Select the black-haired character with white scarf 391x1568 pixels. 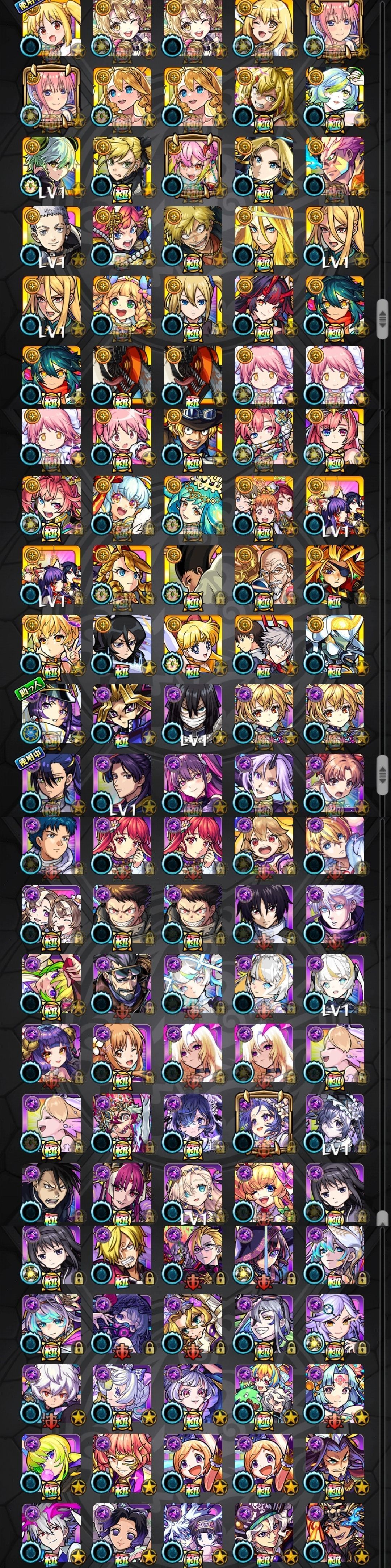pyautogui.click(x=193, y=715)
